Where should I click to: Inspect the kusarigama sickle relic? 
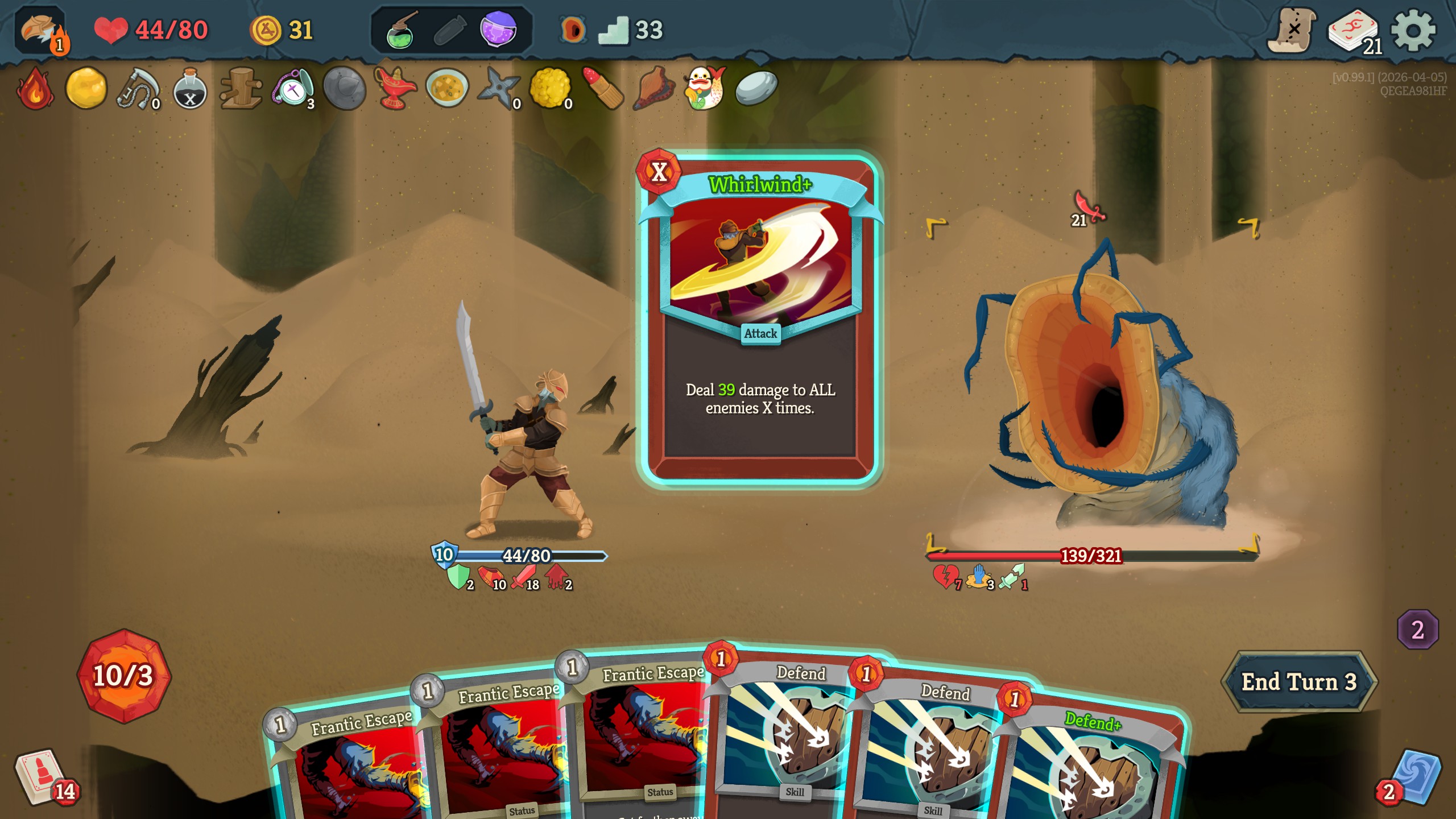click(x=138, y=89)
